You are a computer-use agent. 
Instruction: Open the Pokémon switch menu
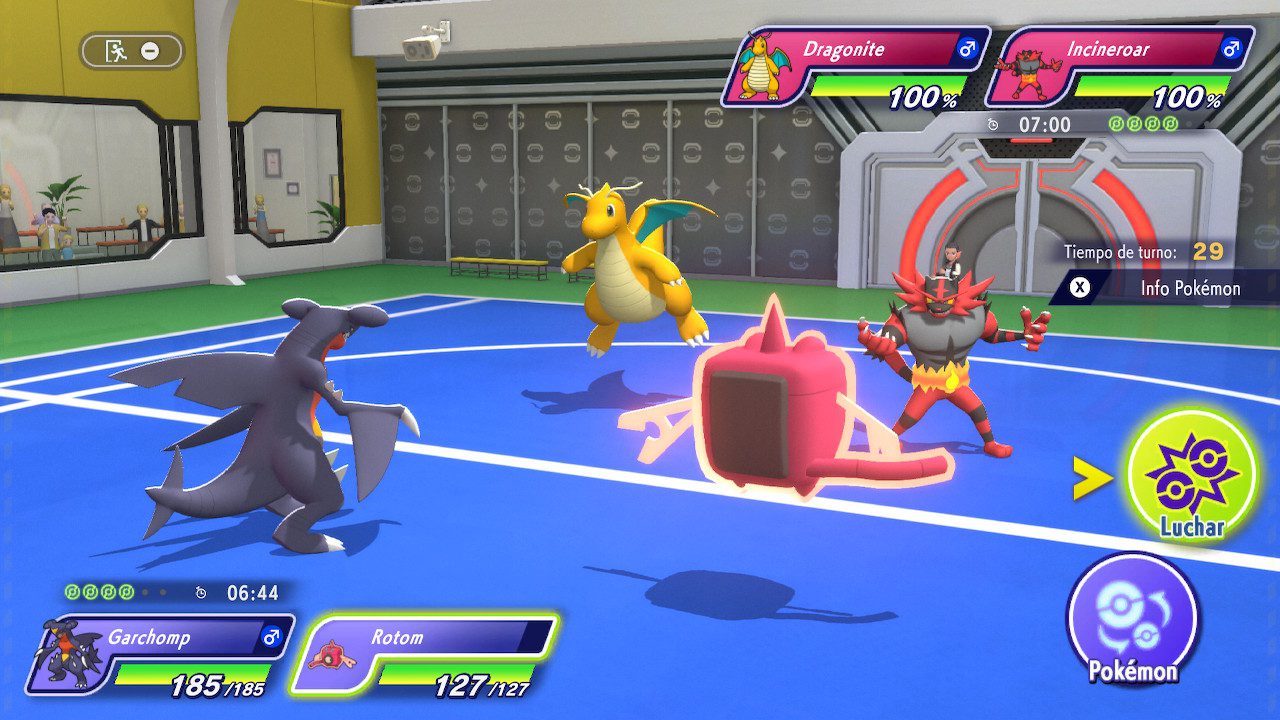click(1132, 619)
